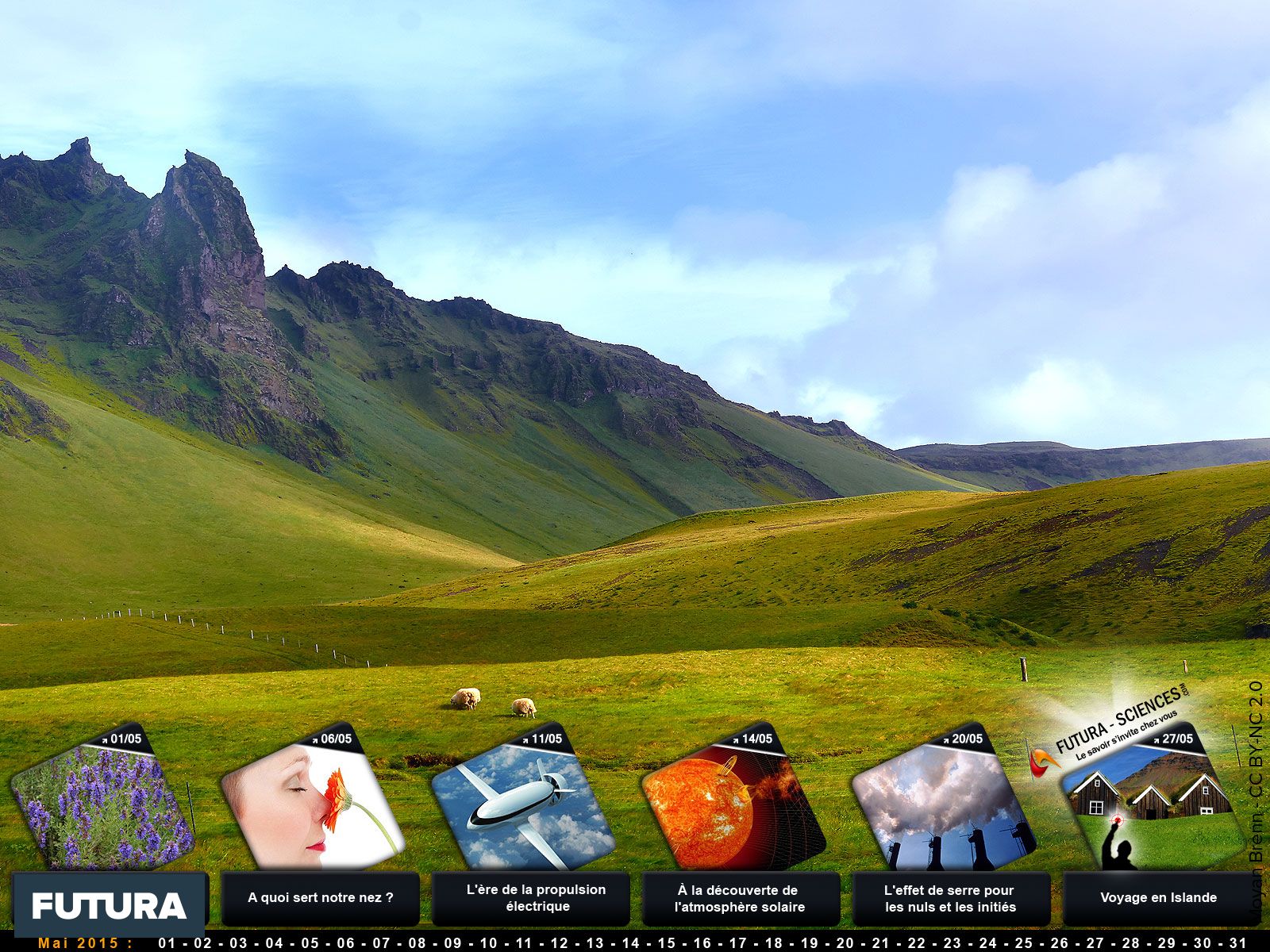Click the FUTURA logo

point(109,906)
